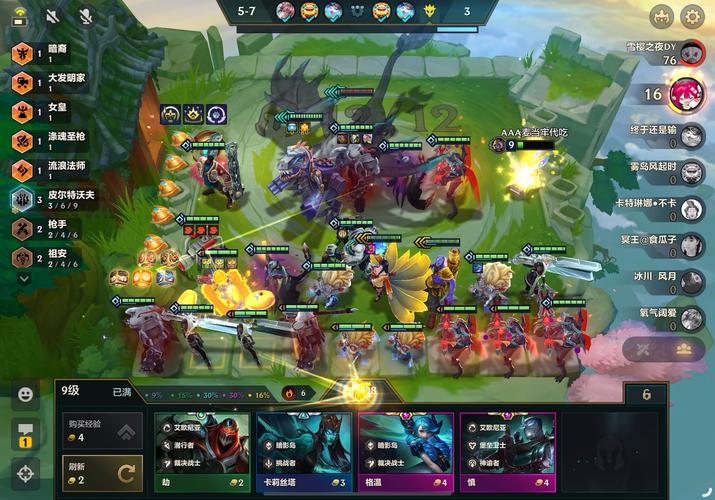Open the gear settings menu
This screenshot has height=500, width=715.
(x=692, y=16)
